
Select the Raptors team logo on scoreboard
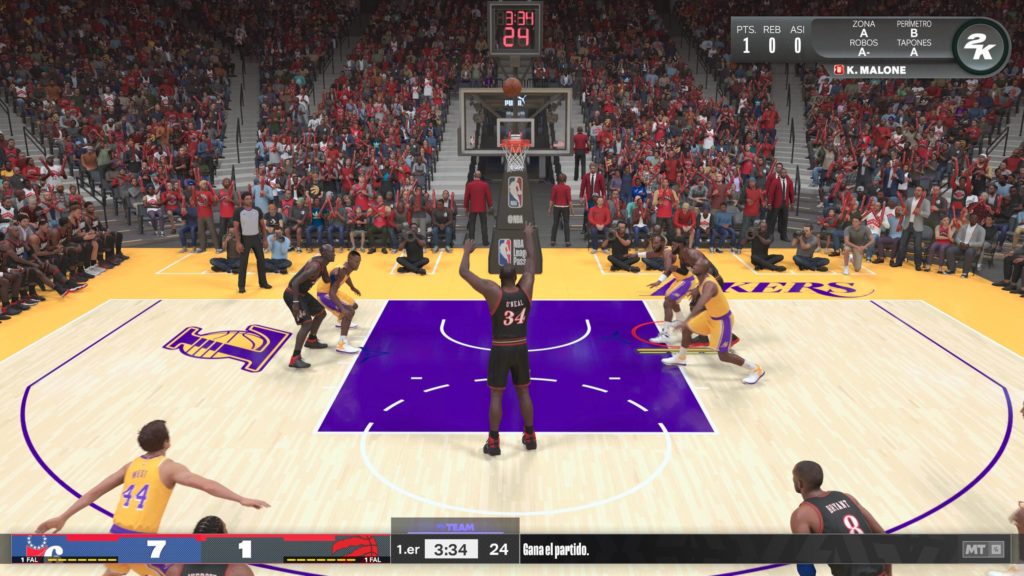tap(353, 547)
